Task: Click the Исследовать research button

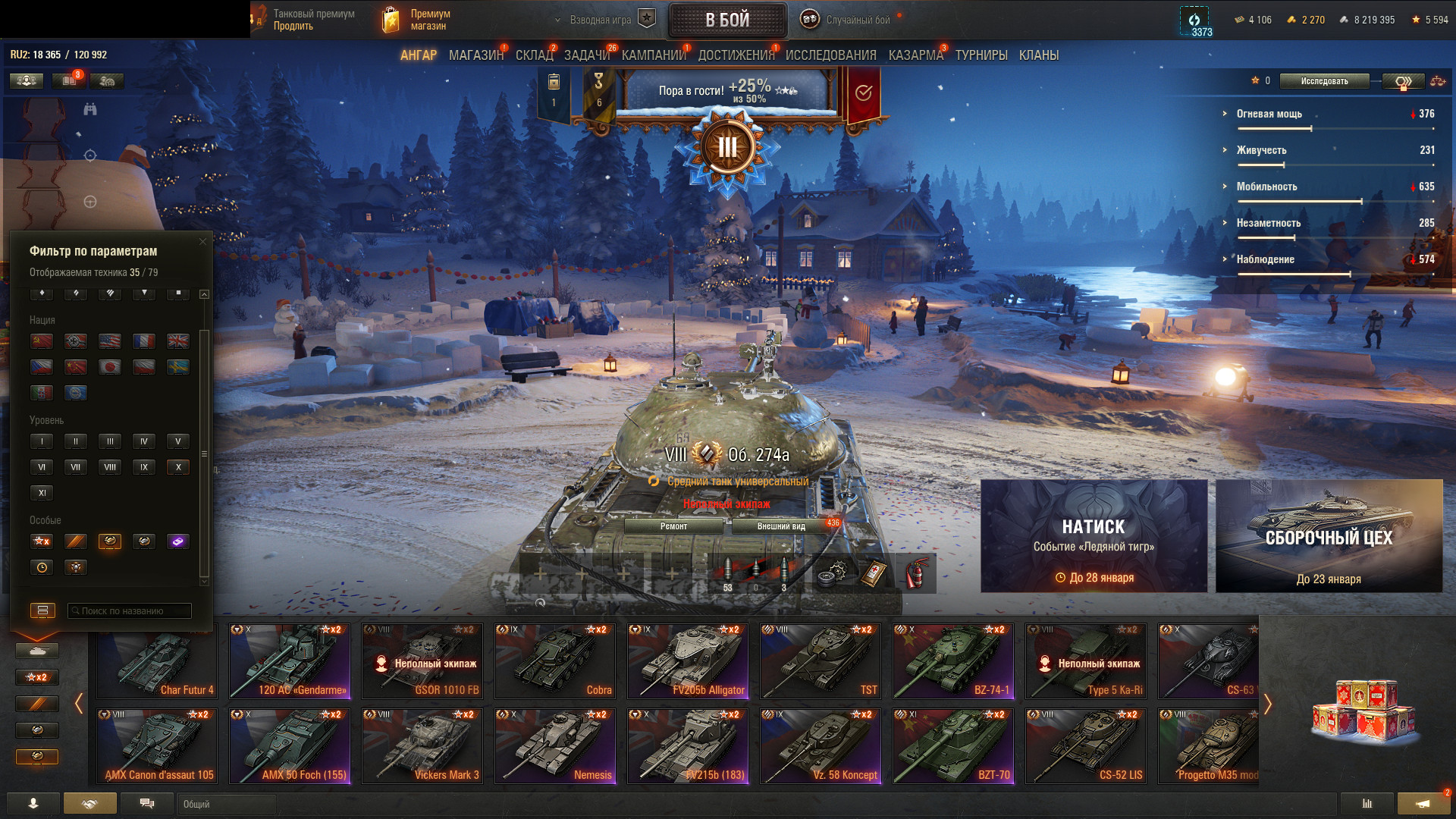Action: [x=1324, y=81]
